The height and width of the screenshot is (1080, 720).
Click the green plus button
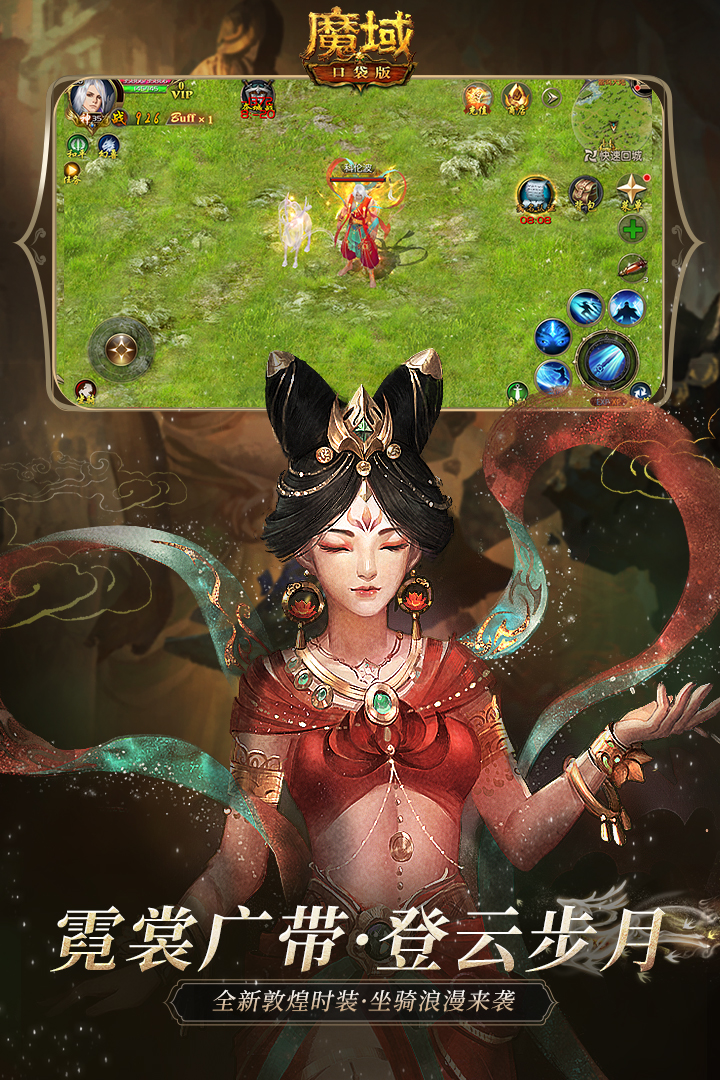pos(632,229)
